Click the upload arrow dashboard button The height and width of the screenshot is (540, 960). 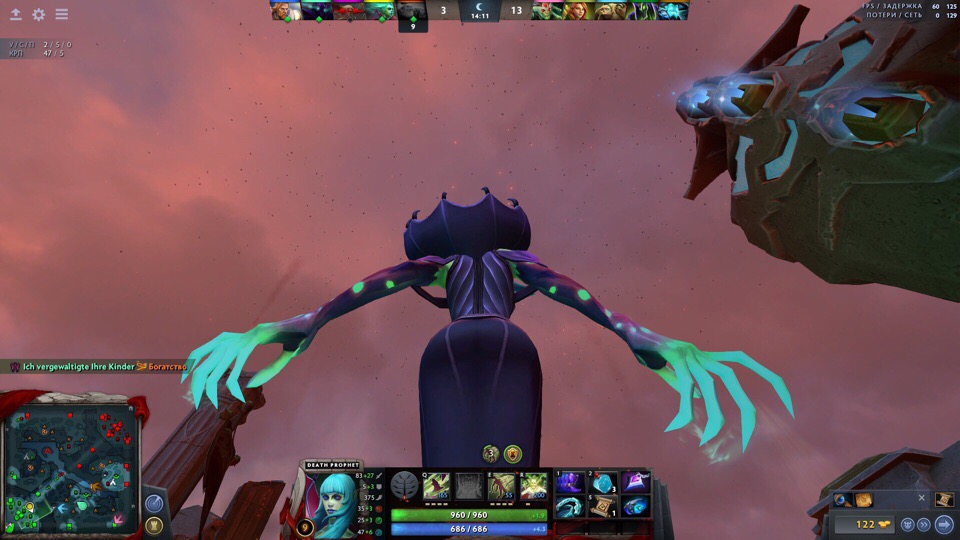[15, 15]
